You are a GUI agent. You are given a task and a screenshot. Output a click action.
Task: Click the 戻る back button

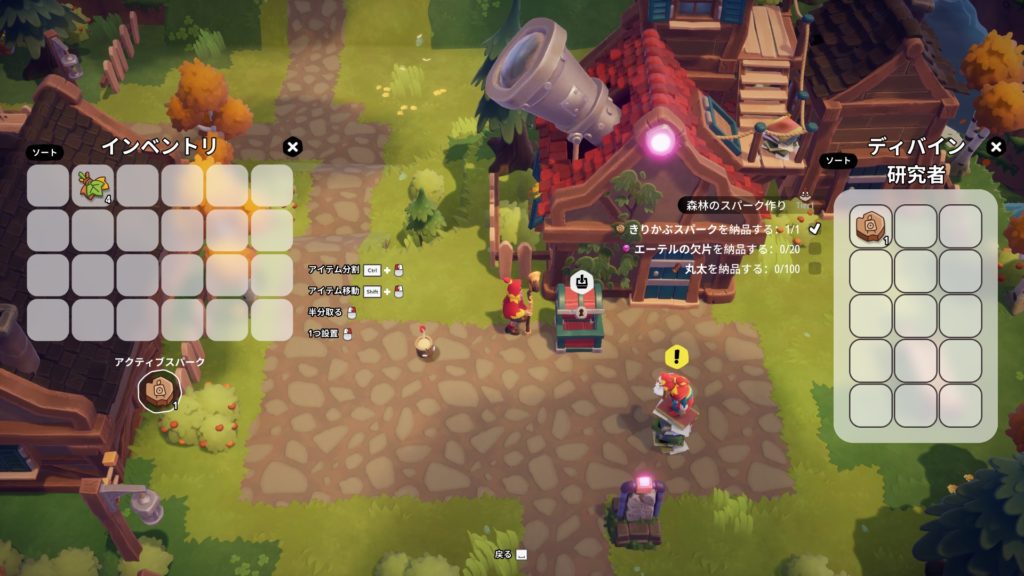510,554
